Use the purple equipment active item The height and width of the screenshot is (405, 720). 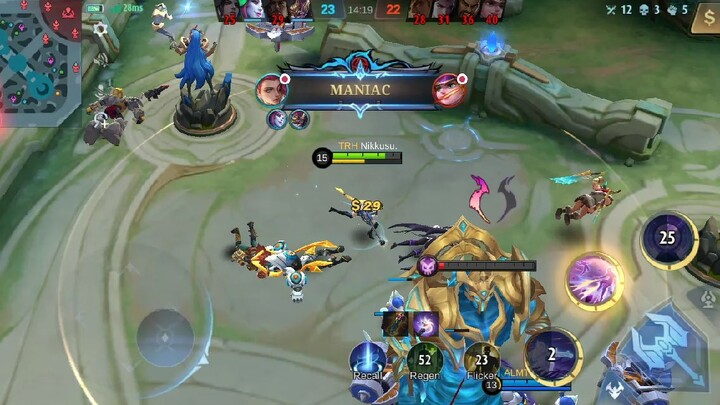point(425,322)
